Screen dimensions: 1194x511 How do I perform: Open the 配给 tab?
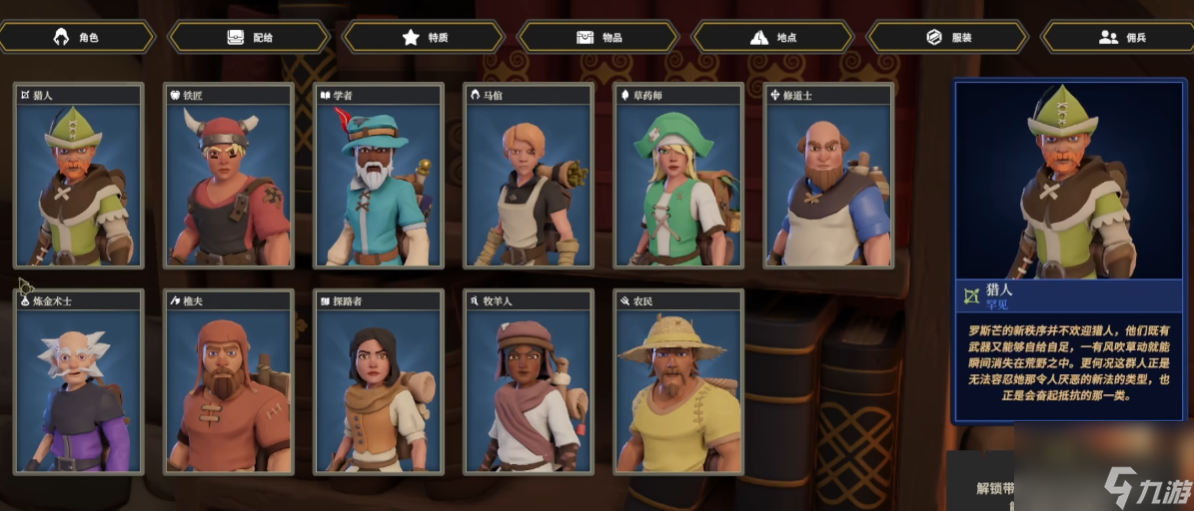point(249,38)
